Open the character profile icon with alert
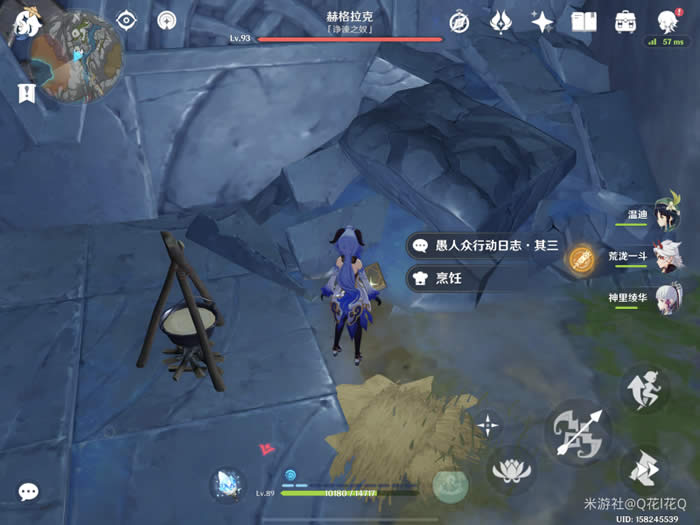The width and height of the screenshot is (700, 525). point(667,22)
